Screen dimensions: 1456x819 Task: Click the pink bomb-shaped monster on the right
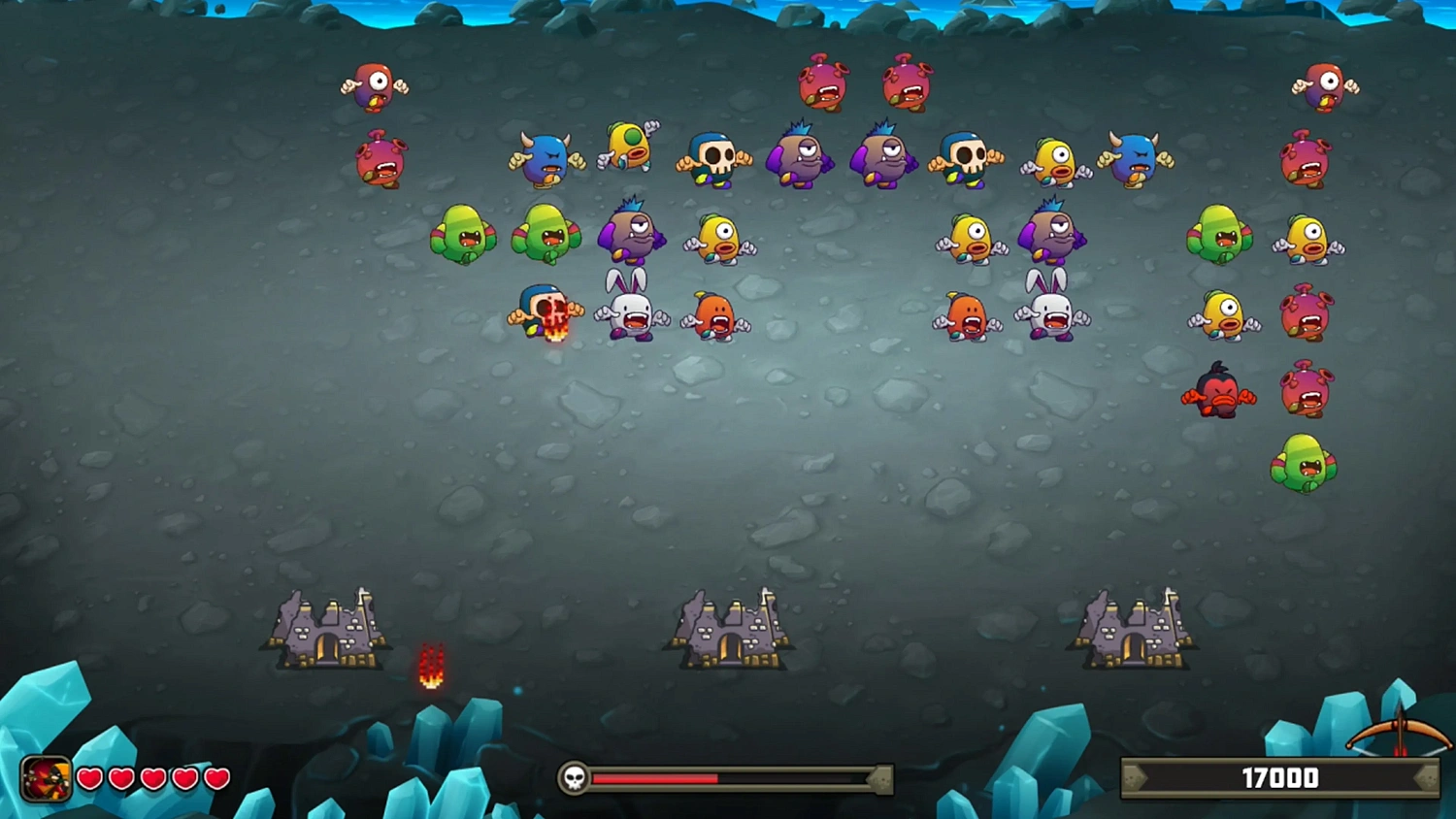(1307, 312)
